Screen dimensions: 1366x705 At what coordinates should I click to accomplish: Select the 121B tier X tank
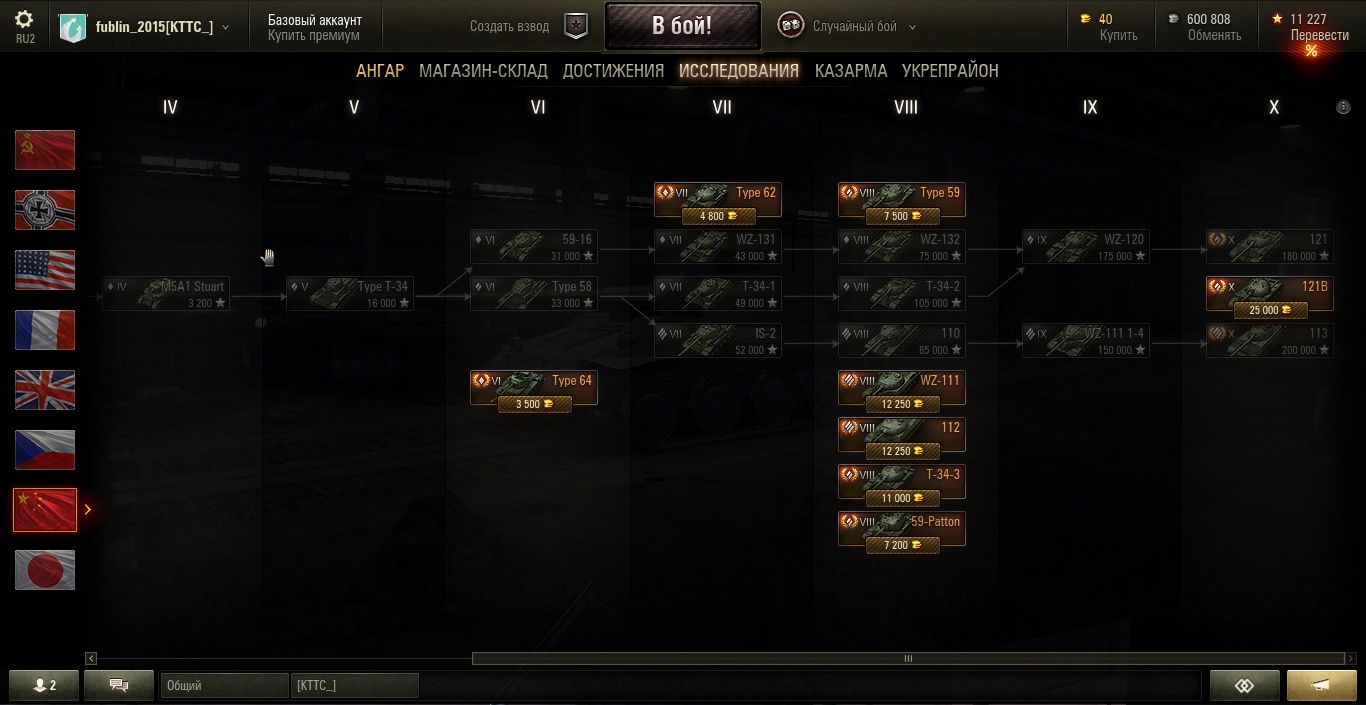point(1269,294)
